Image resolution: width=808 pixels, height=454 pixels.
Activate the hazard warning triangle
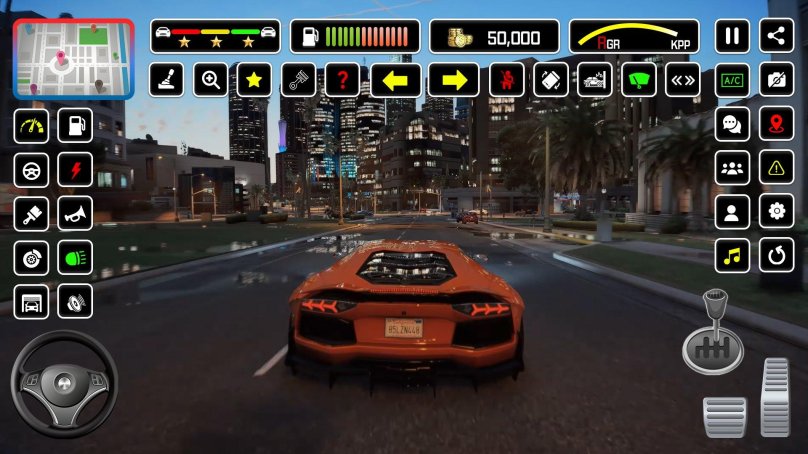tap(776, 168)
